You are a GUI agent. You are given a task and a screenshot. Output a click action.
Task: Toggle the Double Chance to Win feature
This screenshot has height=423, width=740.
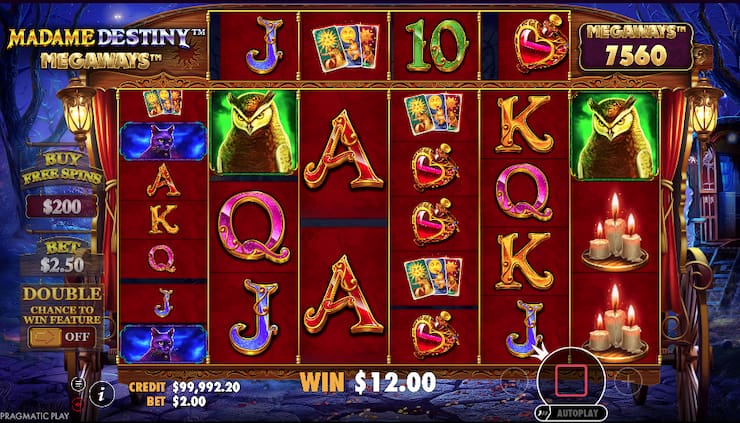point(63,337)
